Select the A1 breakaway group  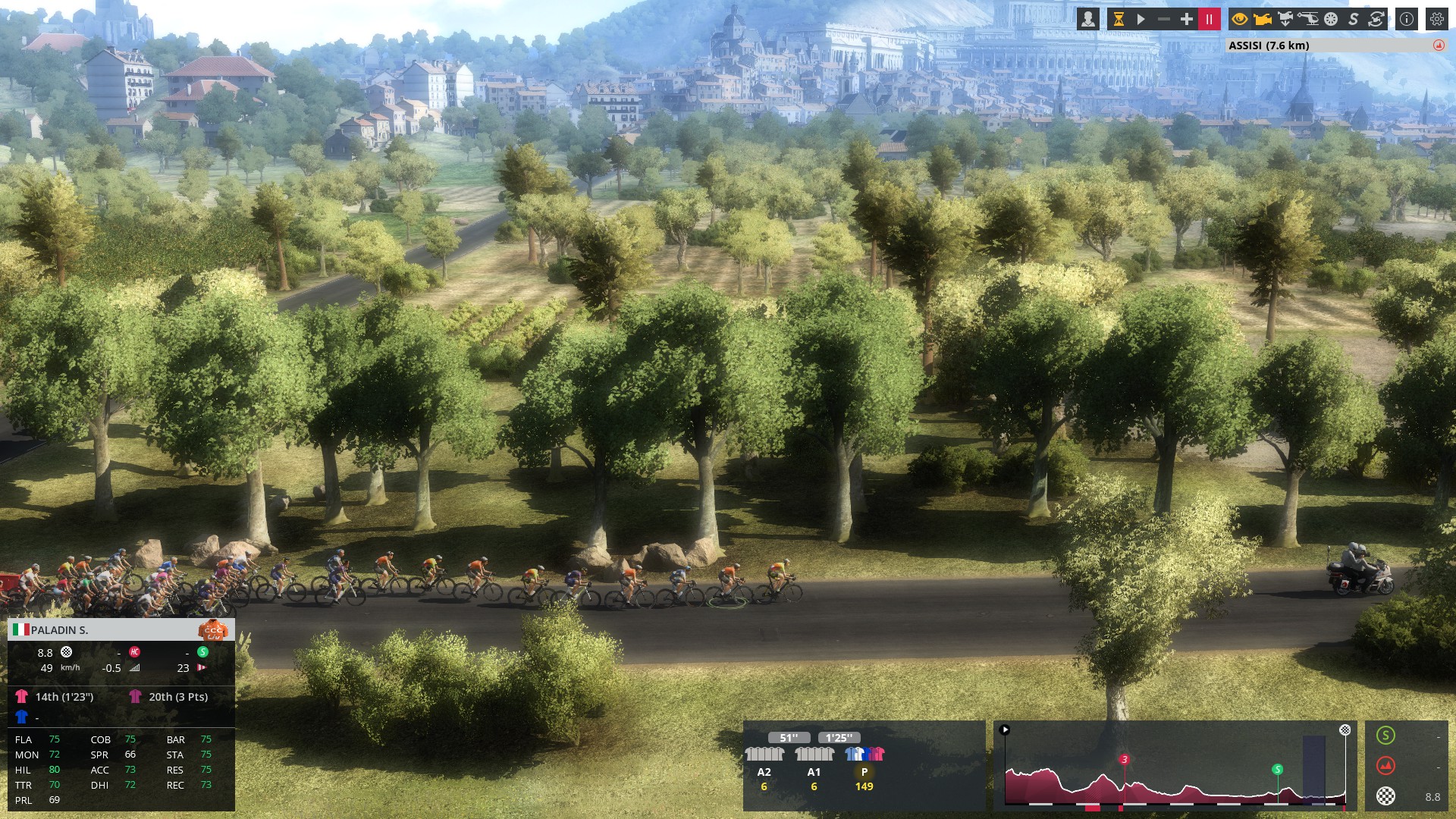click(x=814, y=763)
